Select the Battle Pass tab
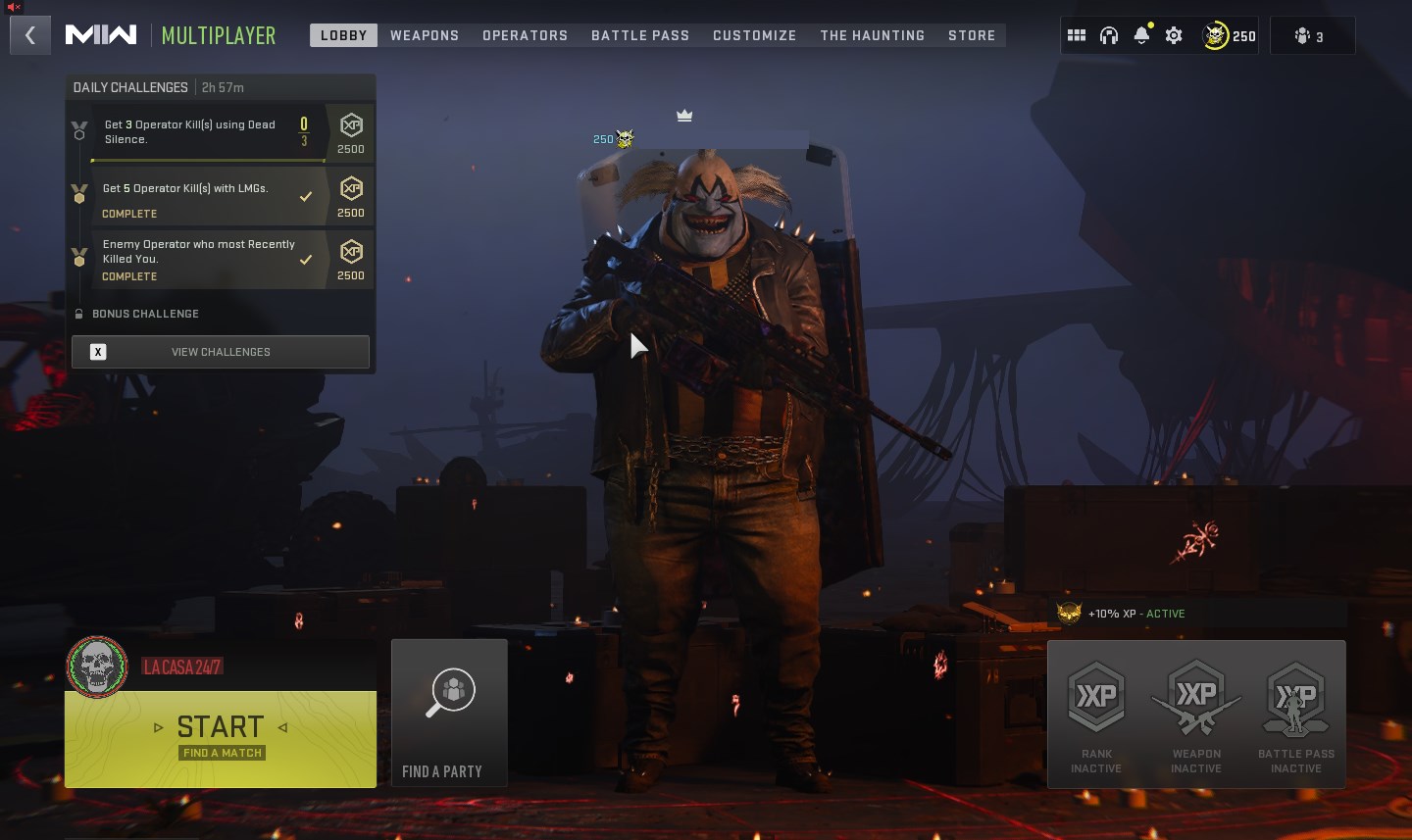The height and width of the screenshot is (840, 1412). coord(640,35)
